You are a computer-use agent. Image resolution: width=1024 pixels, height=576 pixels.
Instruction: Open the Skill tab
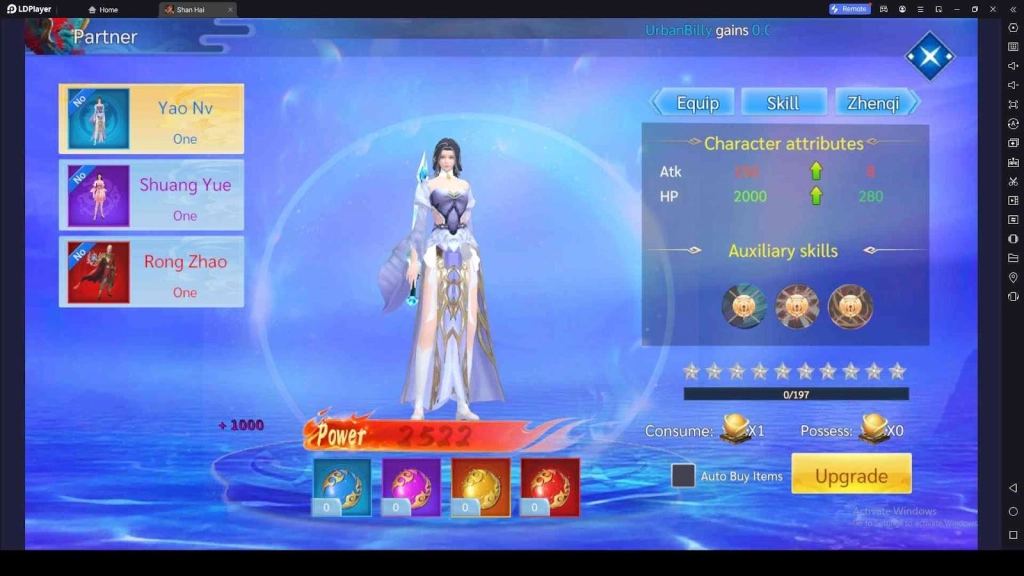(x=783, y=103)
